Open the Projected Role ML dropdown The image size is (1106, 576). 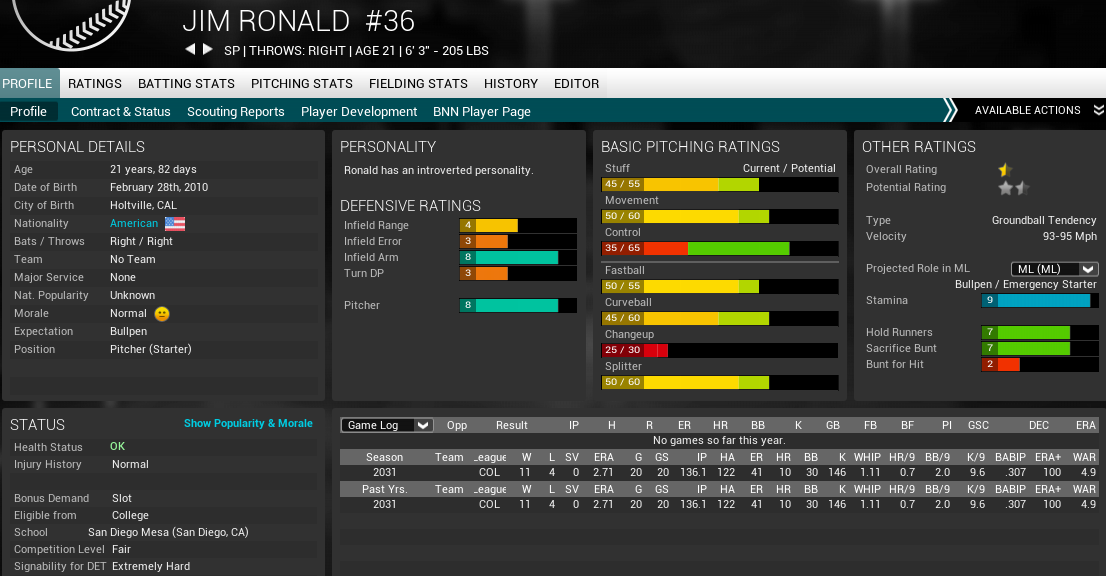[1054, 269]
